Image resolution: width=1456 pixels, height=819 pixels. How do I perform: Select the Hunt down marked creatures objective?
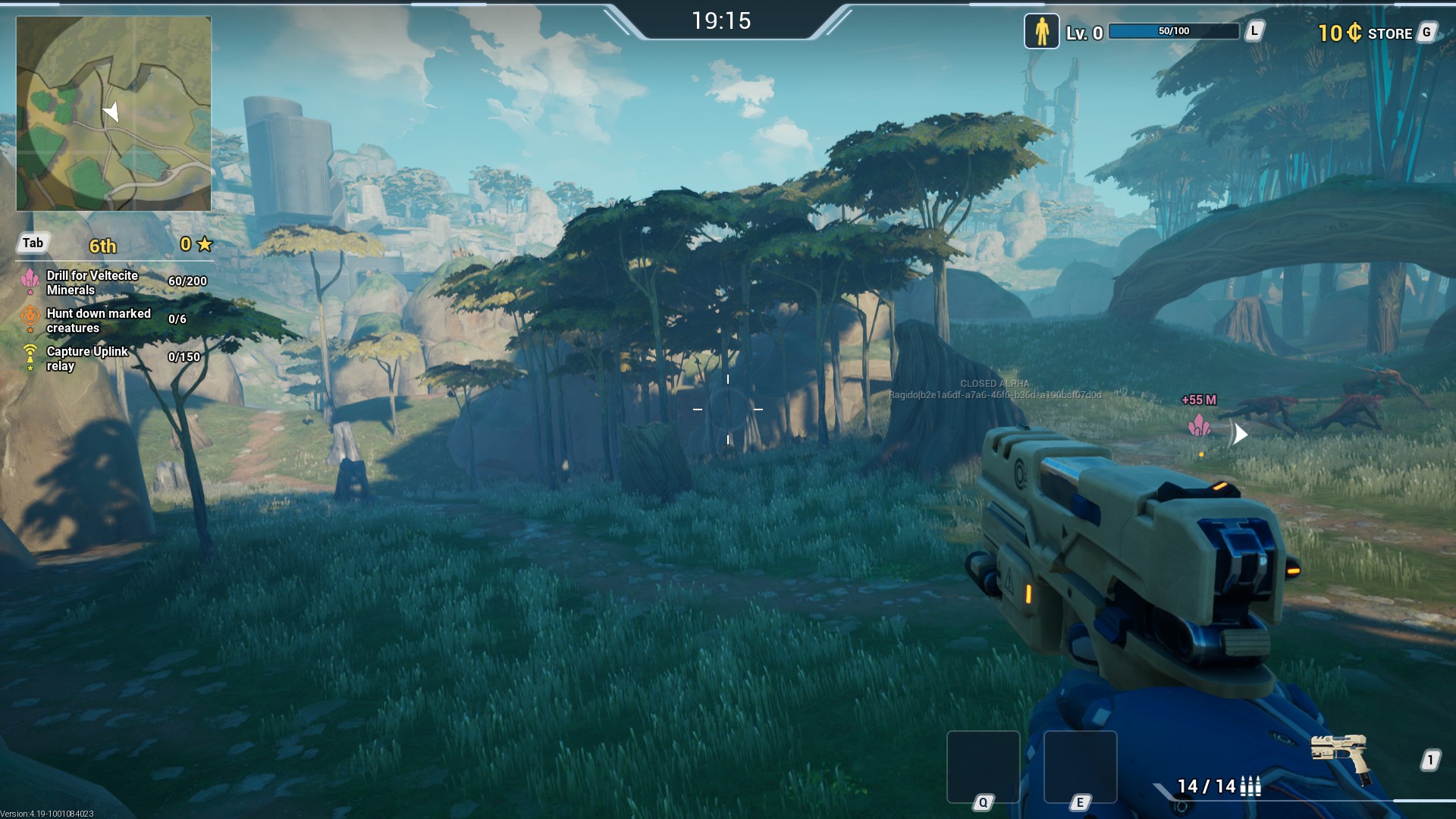[x=99, y=321]
